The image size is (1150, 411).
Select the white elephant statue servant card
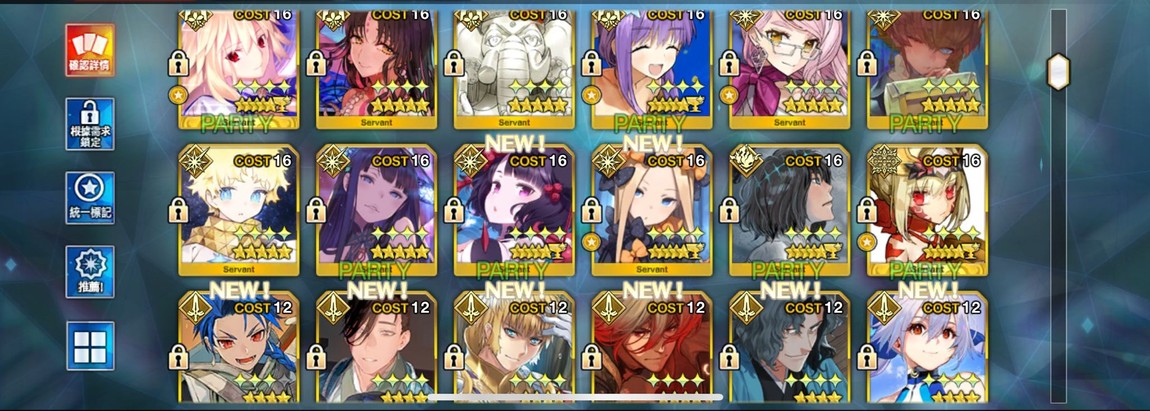point(513,65)
